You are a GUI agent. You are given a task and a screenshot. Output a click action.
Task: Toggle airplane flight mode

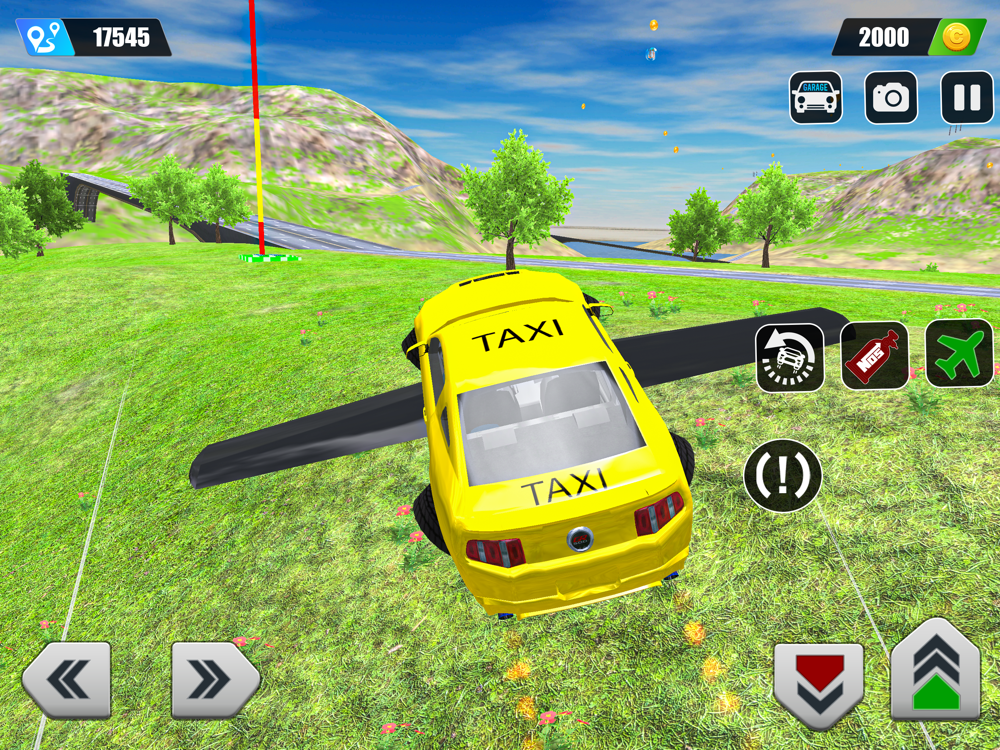959,353
